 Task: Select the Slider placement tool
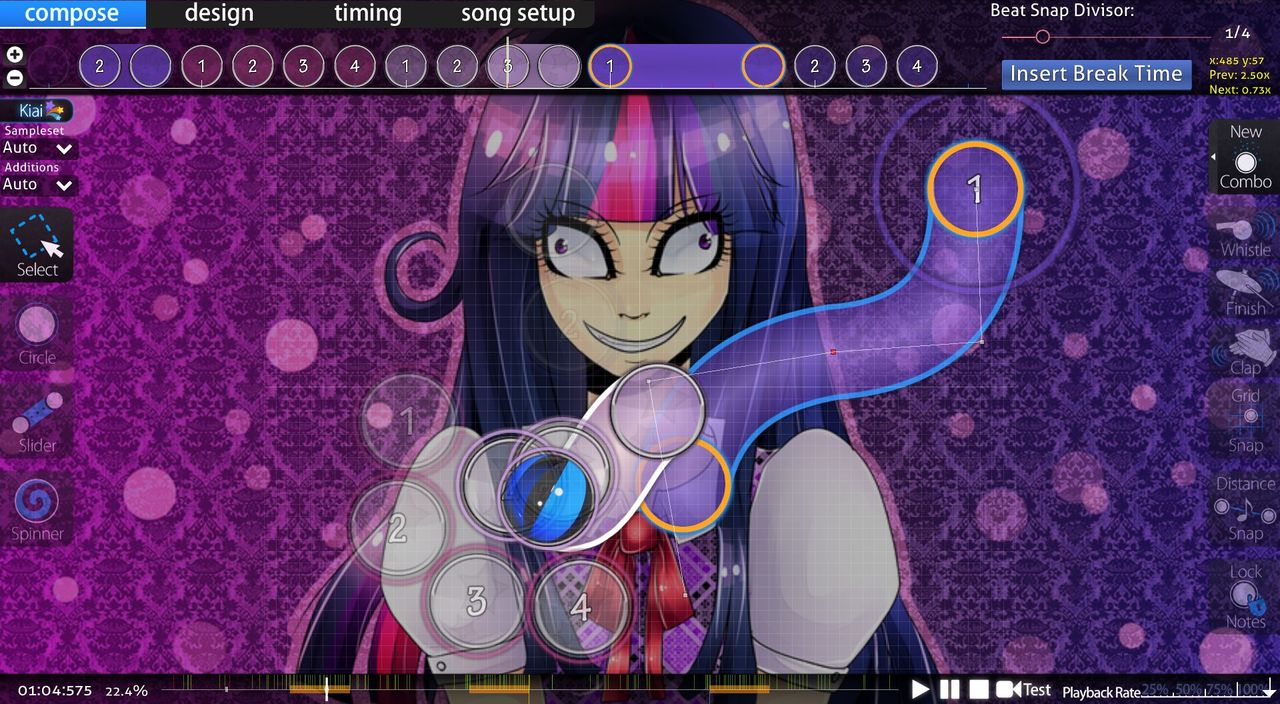(x=37, y=421)
